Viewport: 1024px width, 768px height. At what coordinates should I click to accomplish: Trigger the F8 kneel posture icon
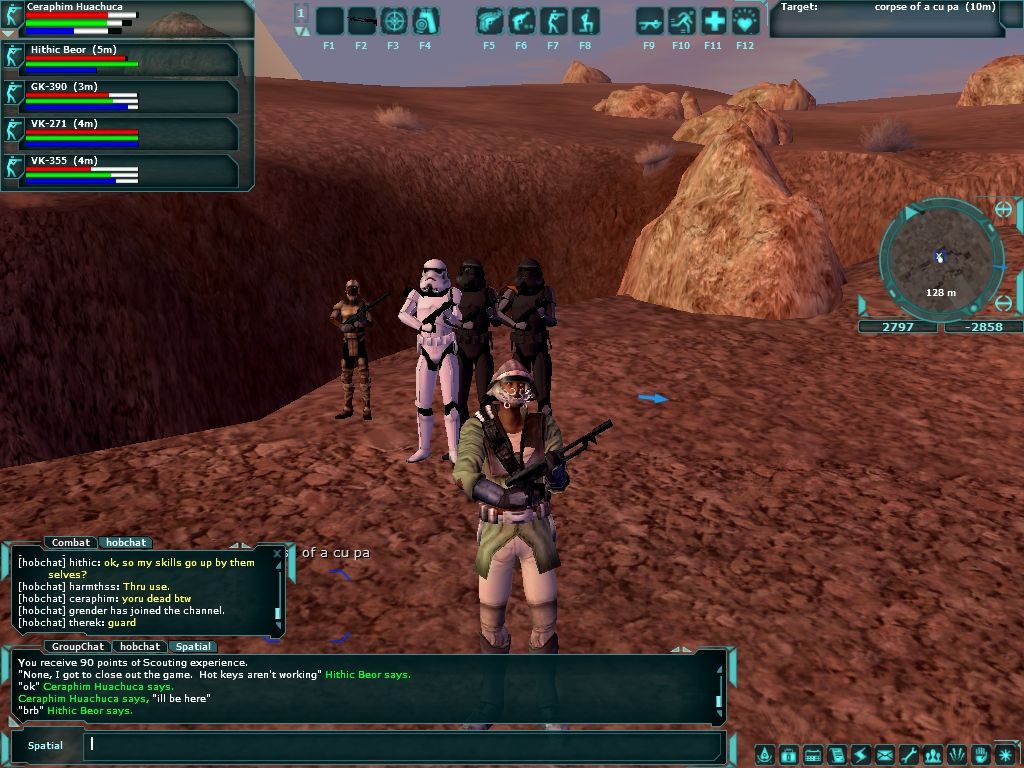click(585, 21)
